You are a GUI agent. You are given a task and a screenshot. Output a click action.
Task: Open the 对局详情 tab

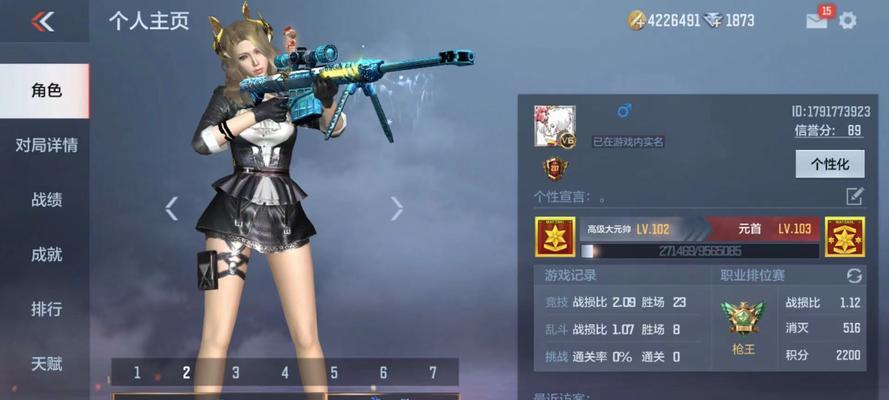[x=46, y=145]
